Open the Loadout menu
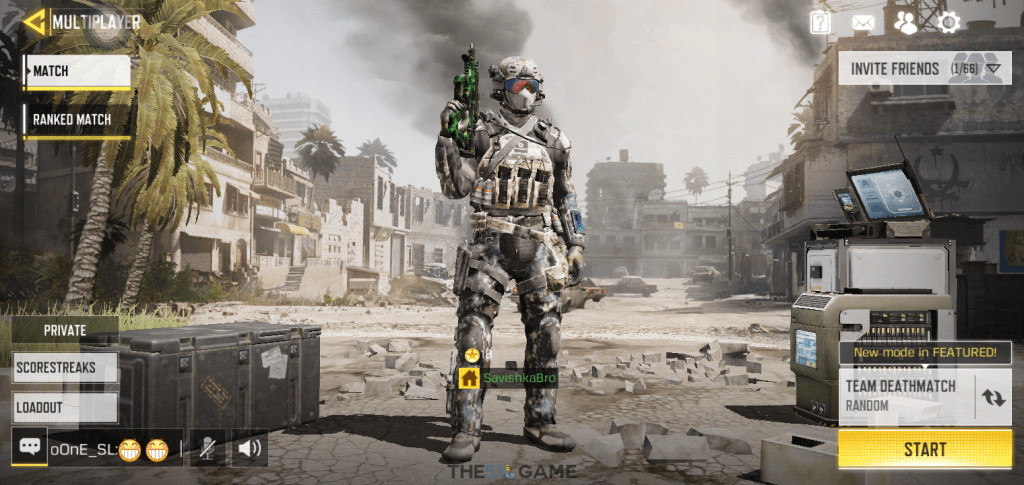Screen dimensions: 1024x485 pos(65,407)
